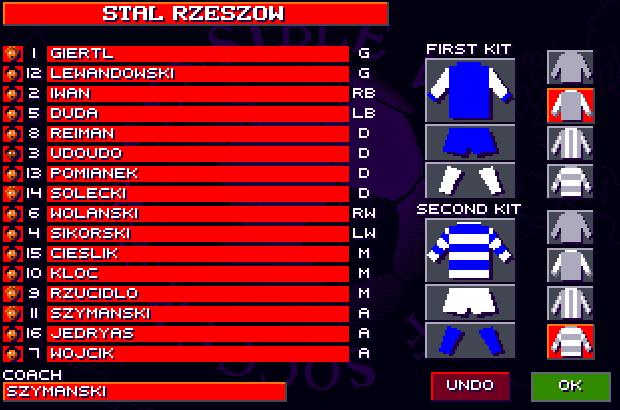The width and height of the screenshot is (620, 410).
Task: Select player GIERTL in the roster
Action: tap(197, 53)
